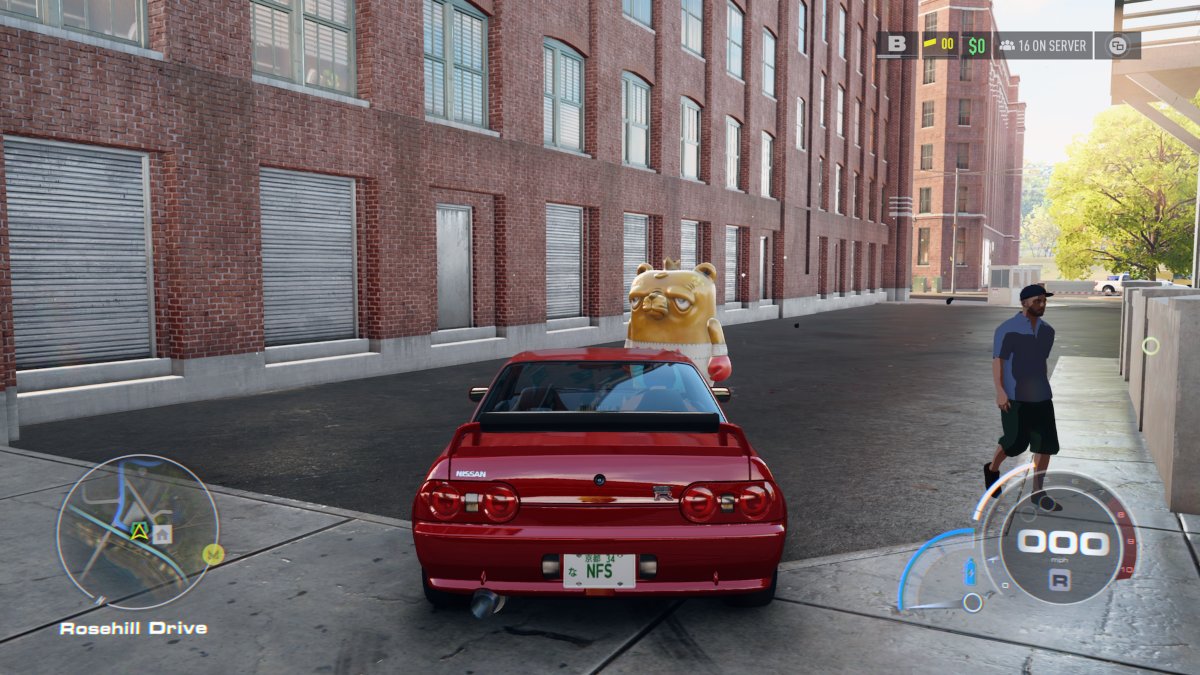1200x675 pixels.
Task: Select the safehouse home marker on minimap
Action: pyautogui.click(x=162, y=534)
